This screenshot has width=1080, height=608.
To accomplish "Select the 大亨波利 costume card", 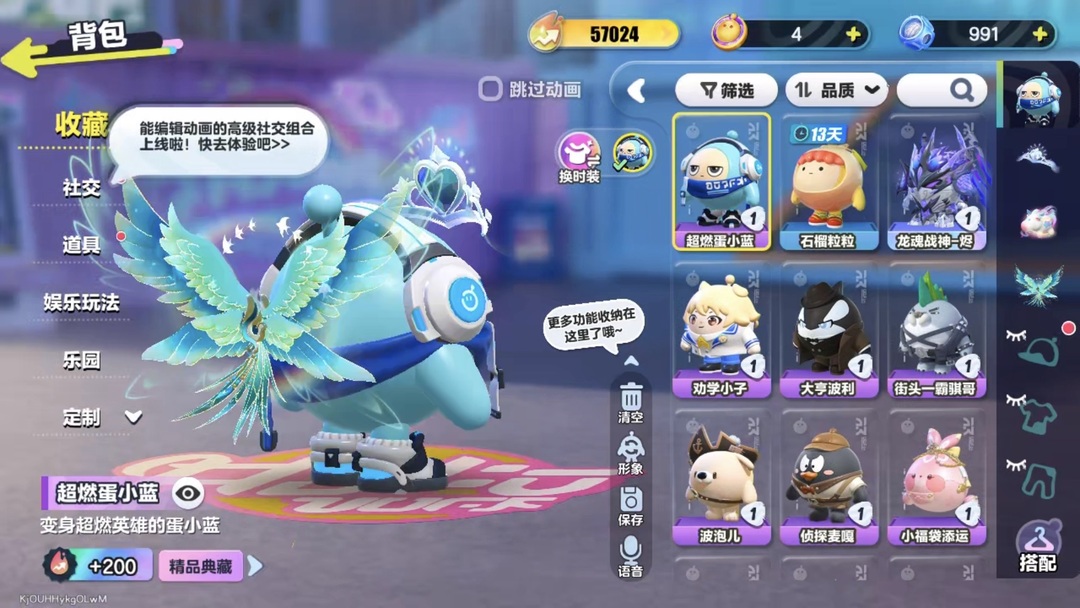I will [x=828, y=330].
